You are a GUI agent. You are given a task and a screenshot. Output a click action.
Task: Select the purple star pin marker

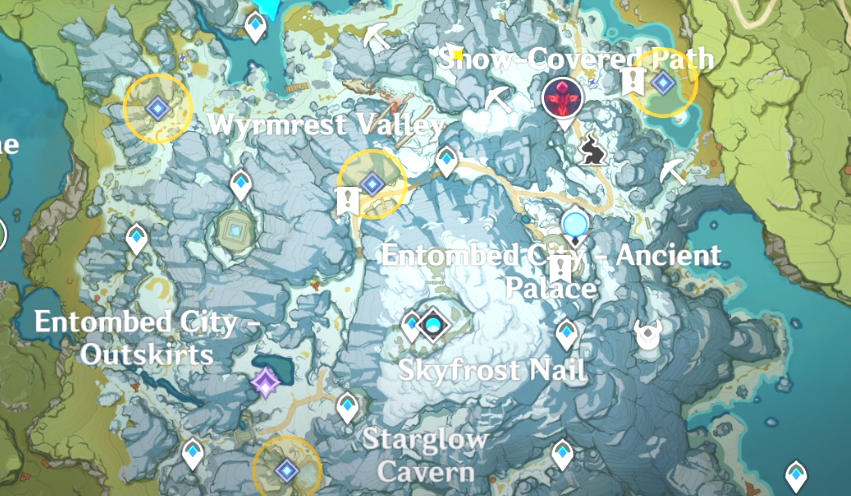coord(266,381)
